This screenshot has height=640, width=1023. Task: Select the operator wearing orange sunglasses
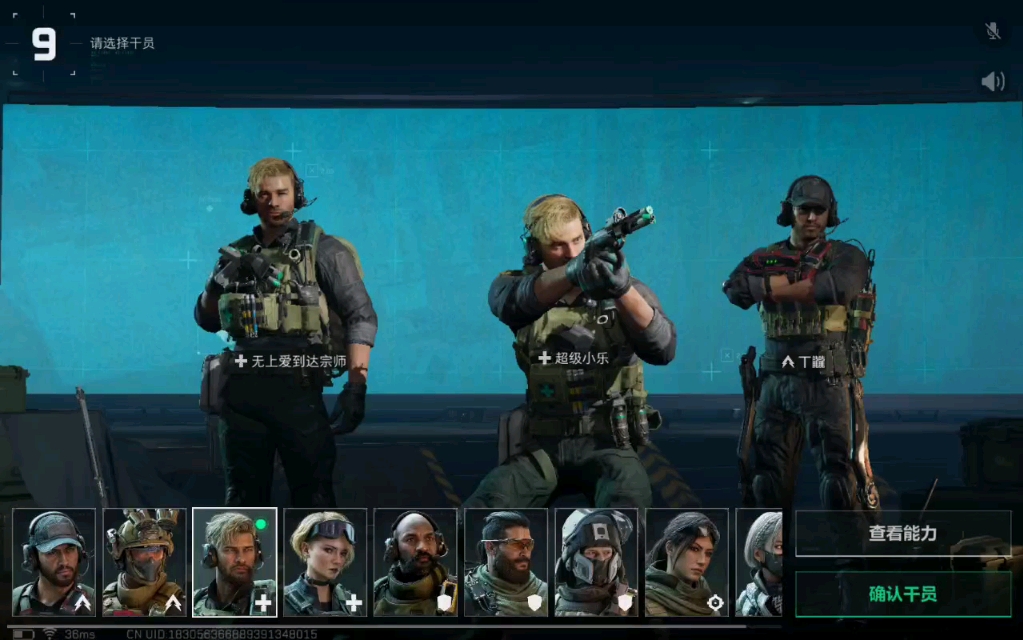click(506, 562)
